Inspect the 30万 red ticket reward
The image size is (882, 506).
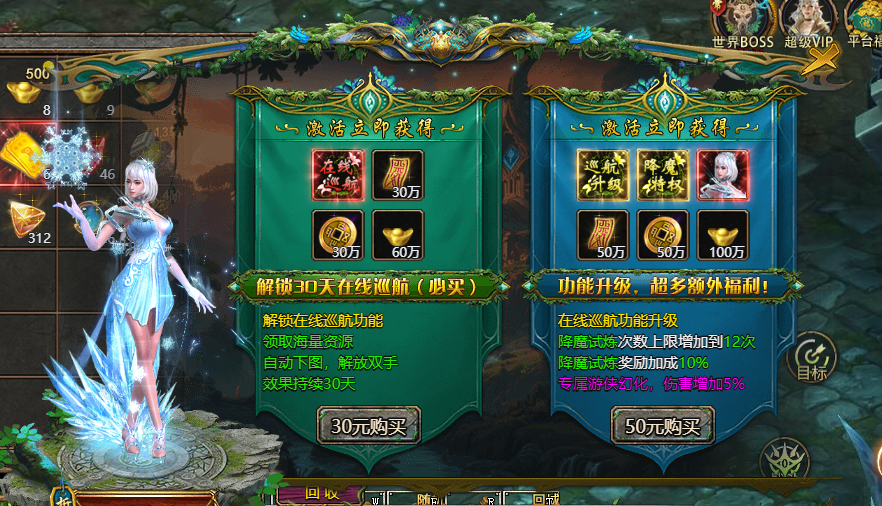tap(397, 175)
